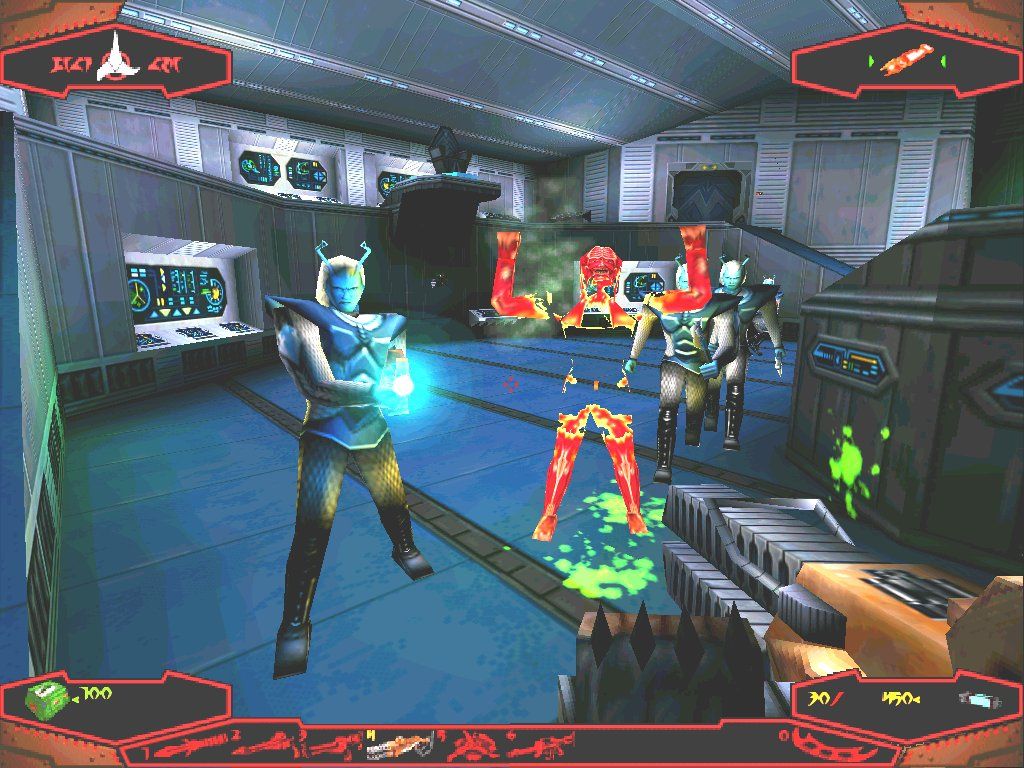Screen dimensions: 1024x768
Task: Click the green health cube icon
Action: pyautogui.click(x=47, y=696)
